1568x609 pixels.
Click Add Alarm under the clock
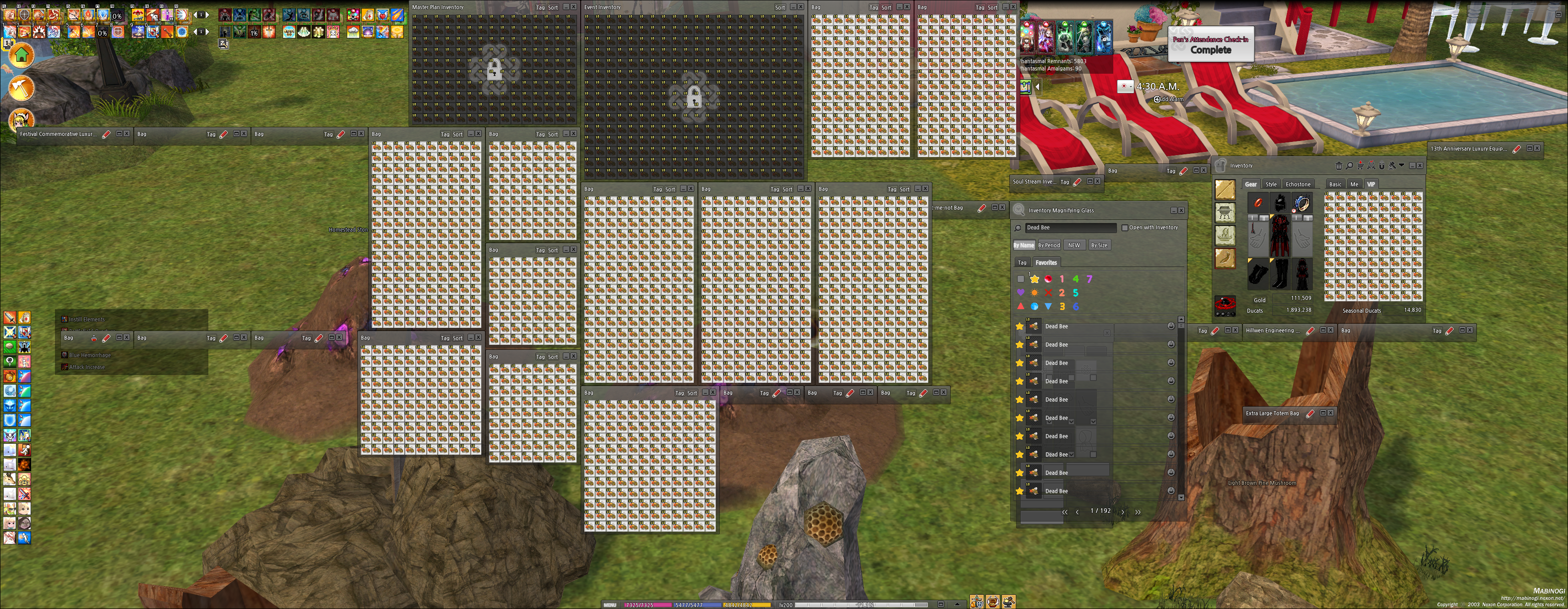[1169, 99]
